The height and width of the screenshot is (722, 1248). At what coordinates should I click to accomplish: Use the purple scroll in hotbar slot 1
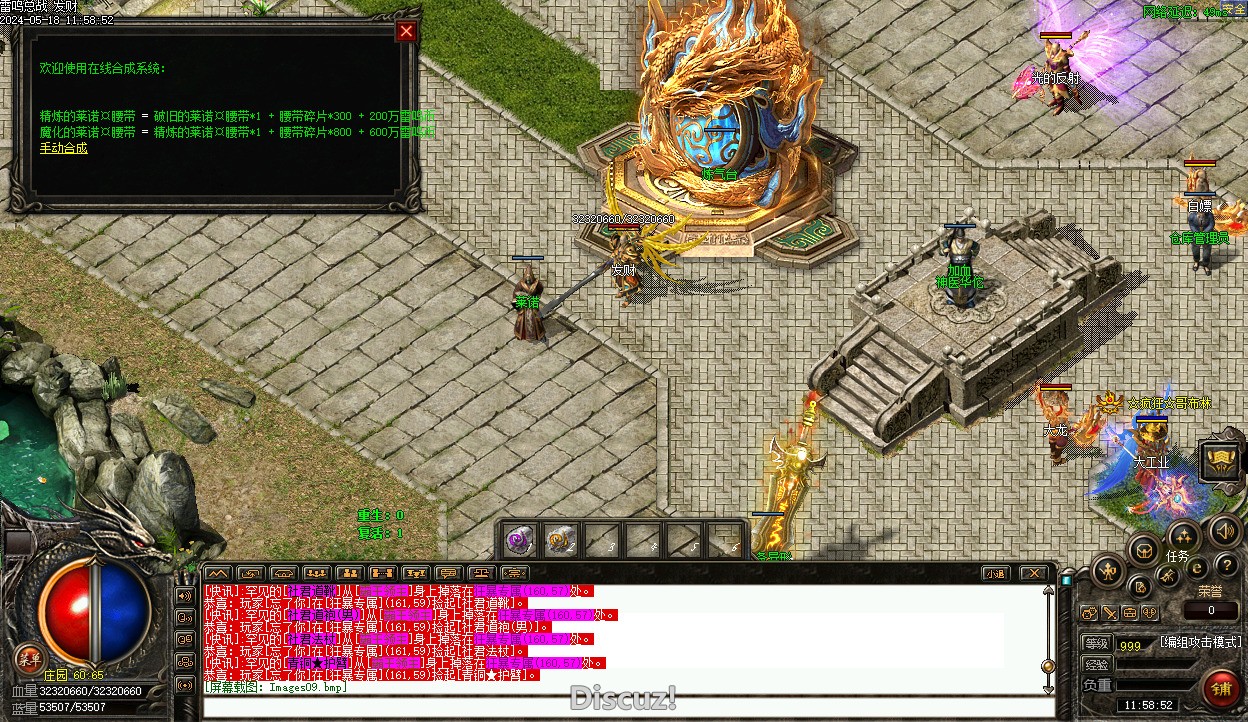pos(519,540)
